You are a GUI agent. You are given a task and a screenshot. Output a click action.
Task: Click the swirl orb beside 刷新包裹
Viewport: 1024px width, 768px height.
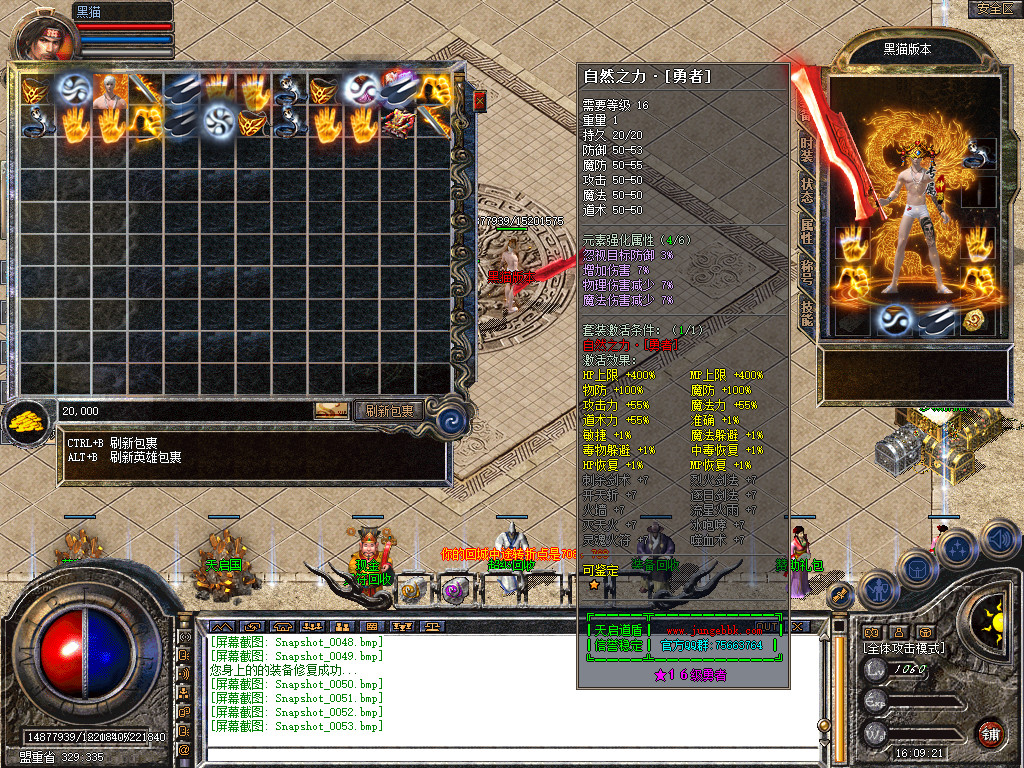[452, 419]
